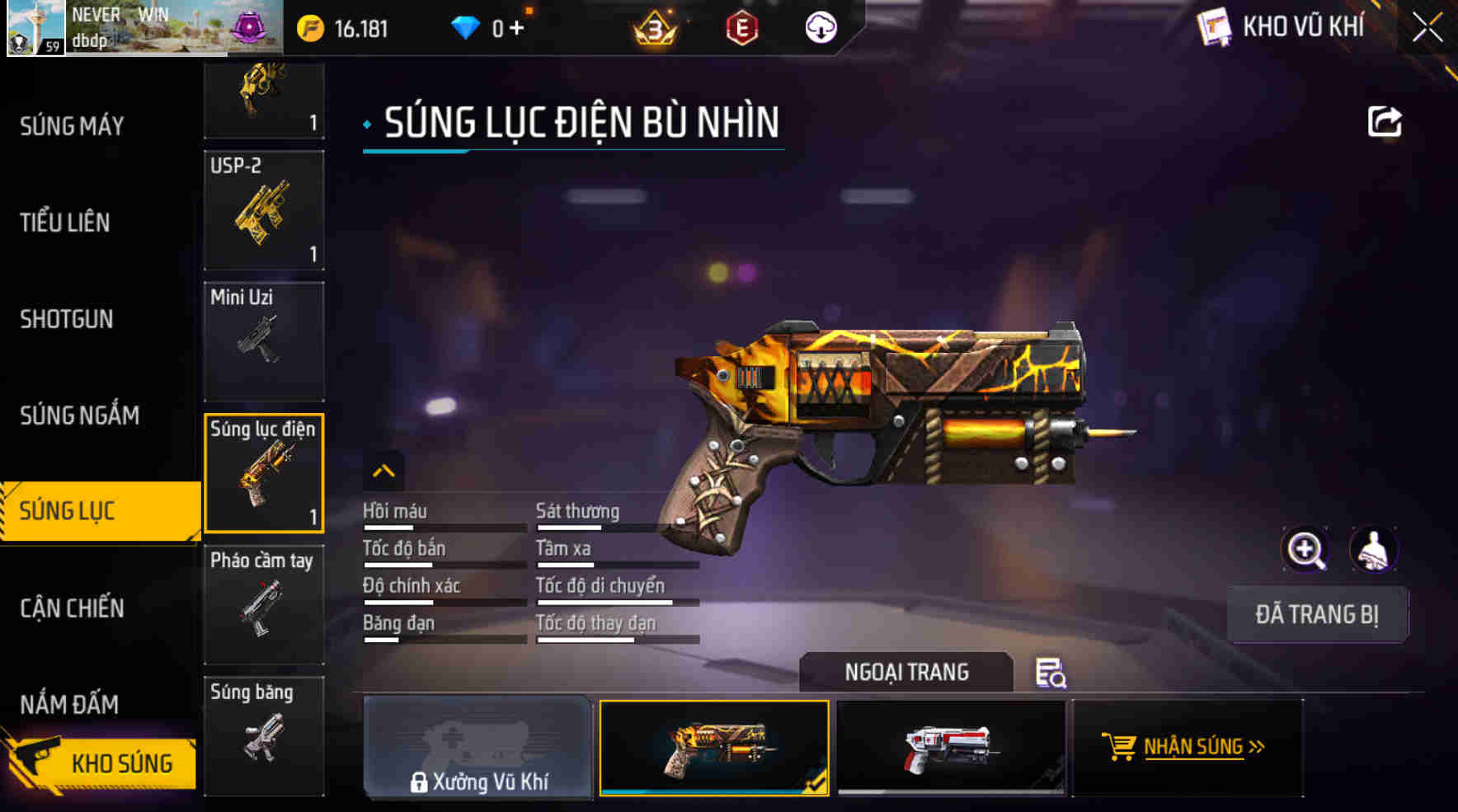
Task: Open the red E event badge
Action: (741, 26)
